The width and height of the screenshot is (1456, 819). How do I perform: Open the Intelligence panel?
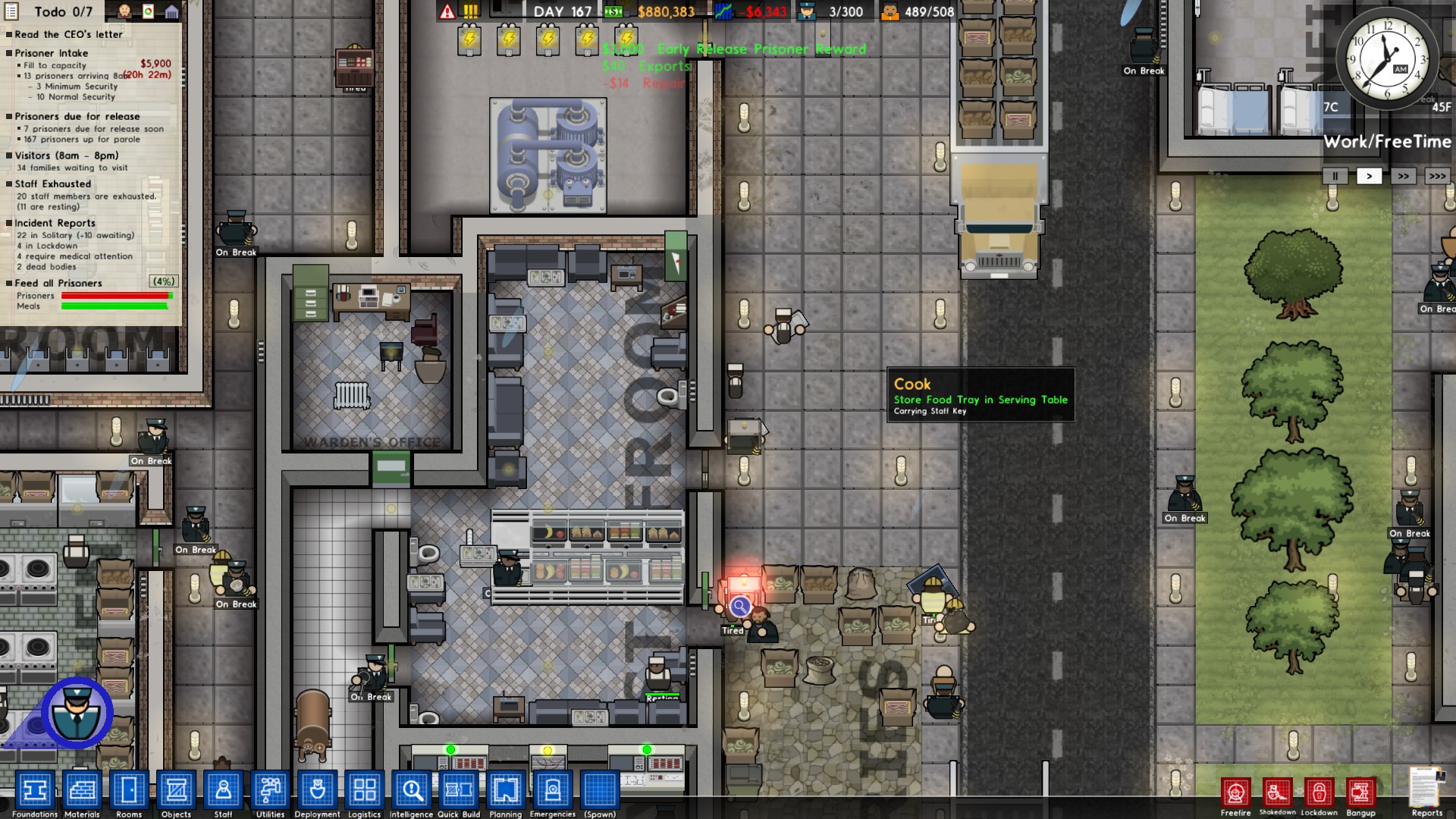tap(410, 791)
